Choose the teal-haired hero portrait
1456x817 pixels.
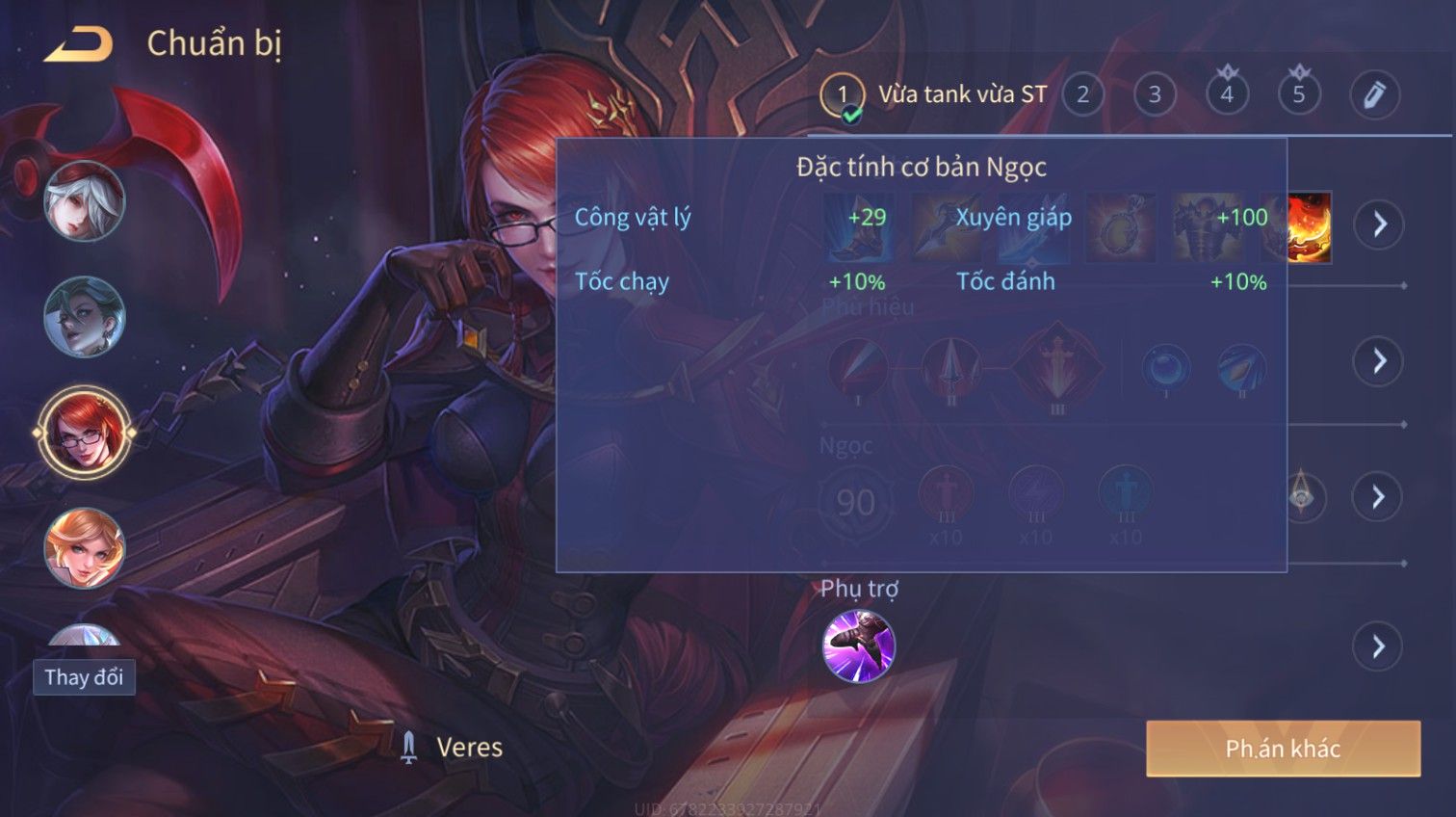pos(84,317)
